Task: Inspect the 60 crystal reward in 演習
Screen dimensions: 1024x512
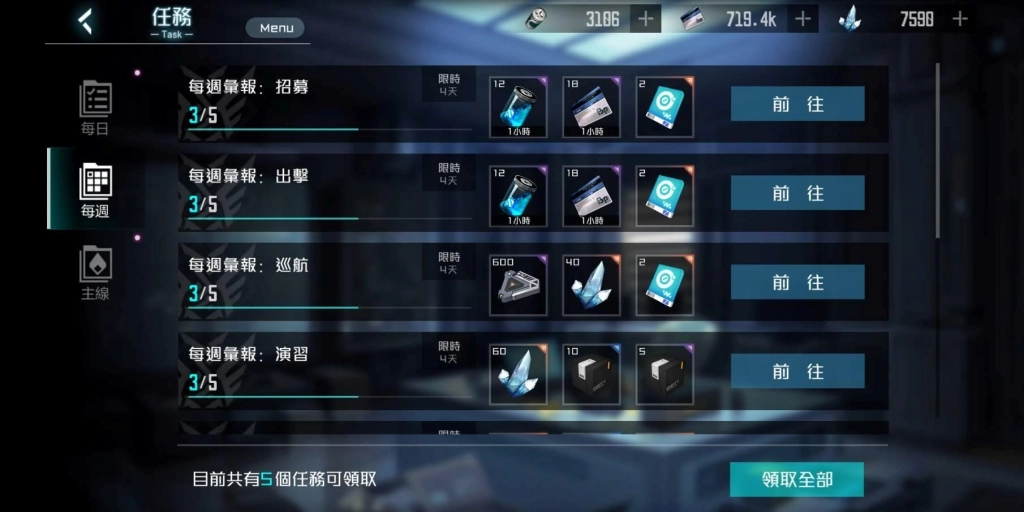Action: pos(518,374)
